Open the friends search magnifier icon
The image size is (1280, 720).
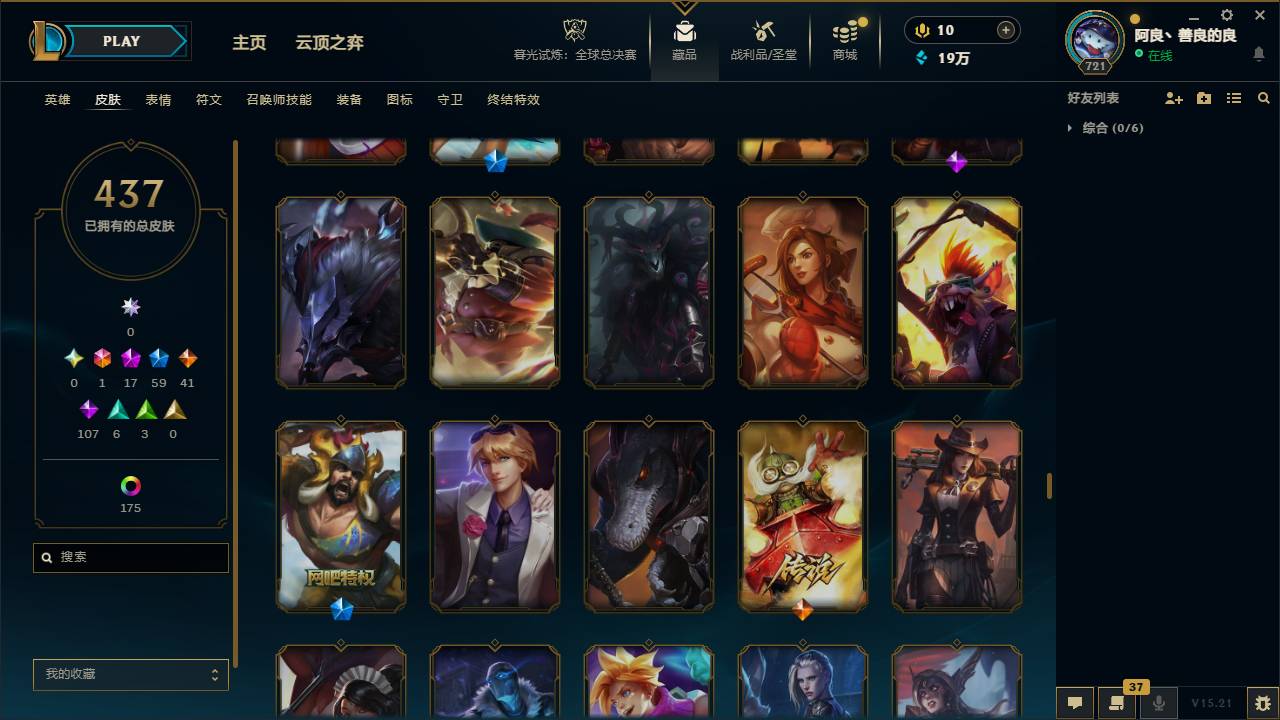(1264, 98)
